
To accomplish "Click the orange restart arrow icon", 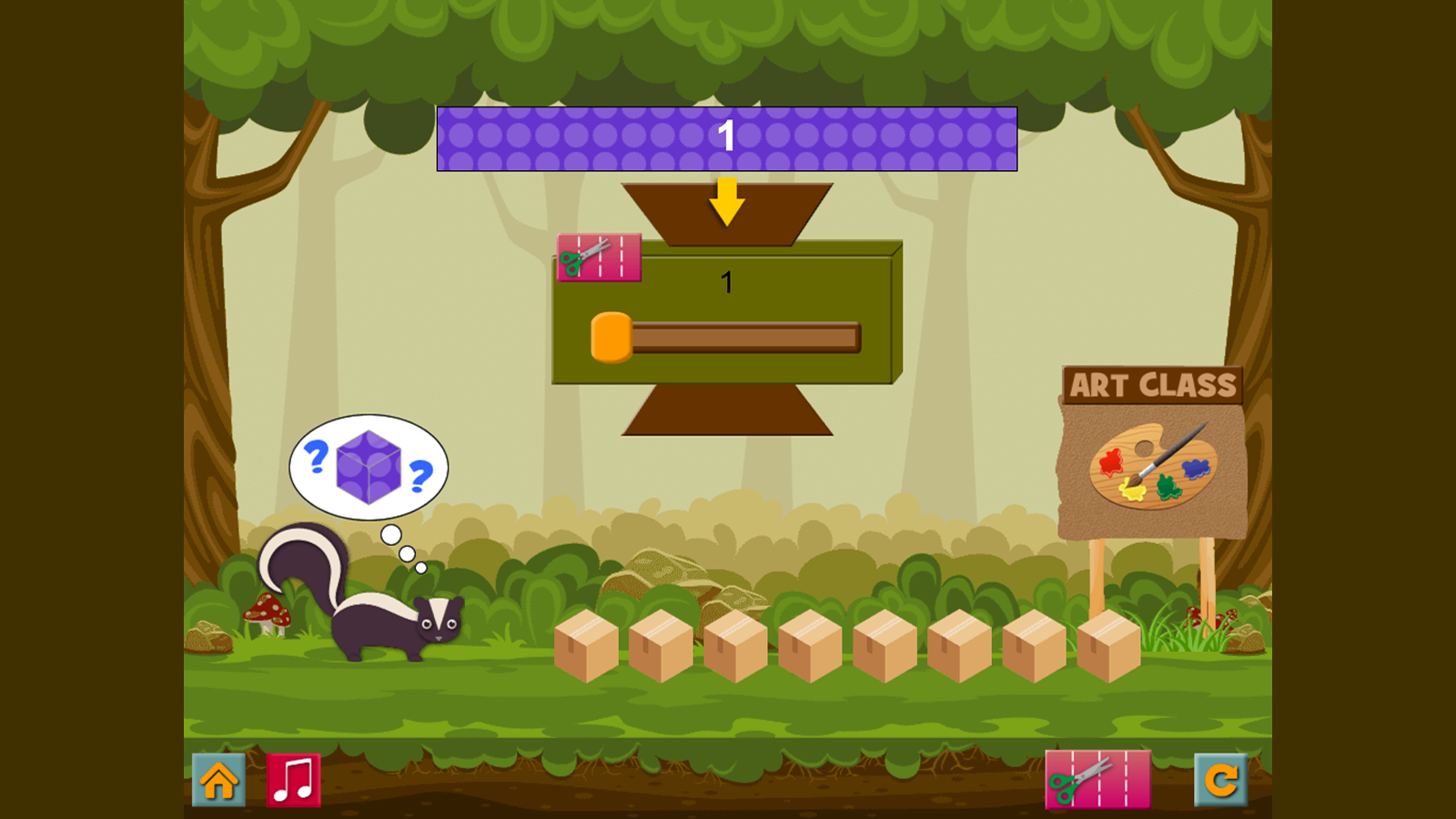I will [1223, 780].
